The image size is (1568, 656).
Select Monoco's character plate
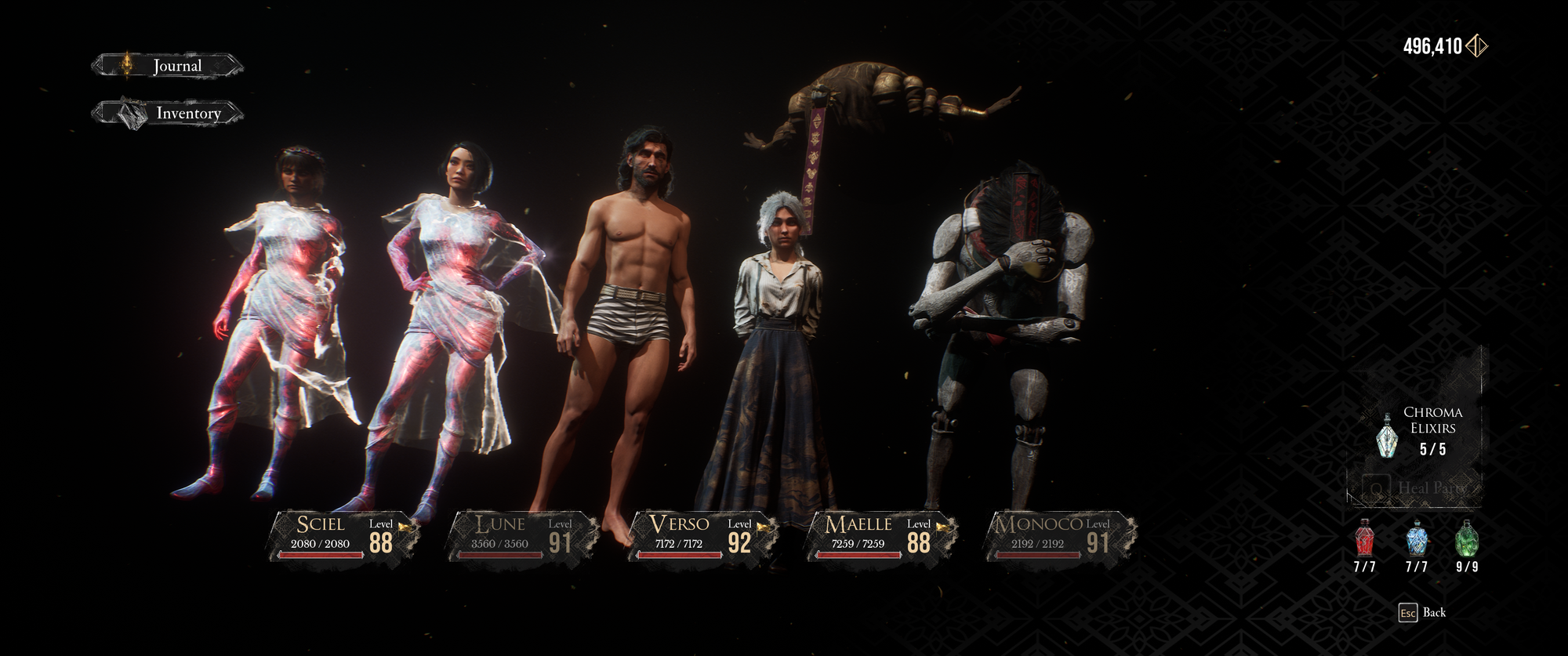point(1060,536)
